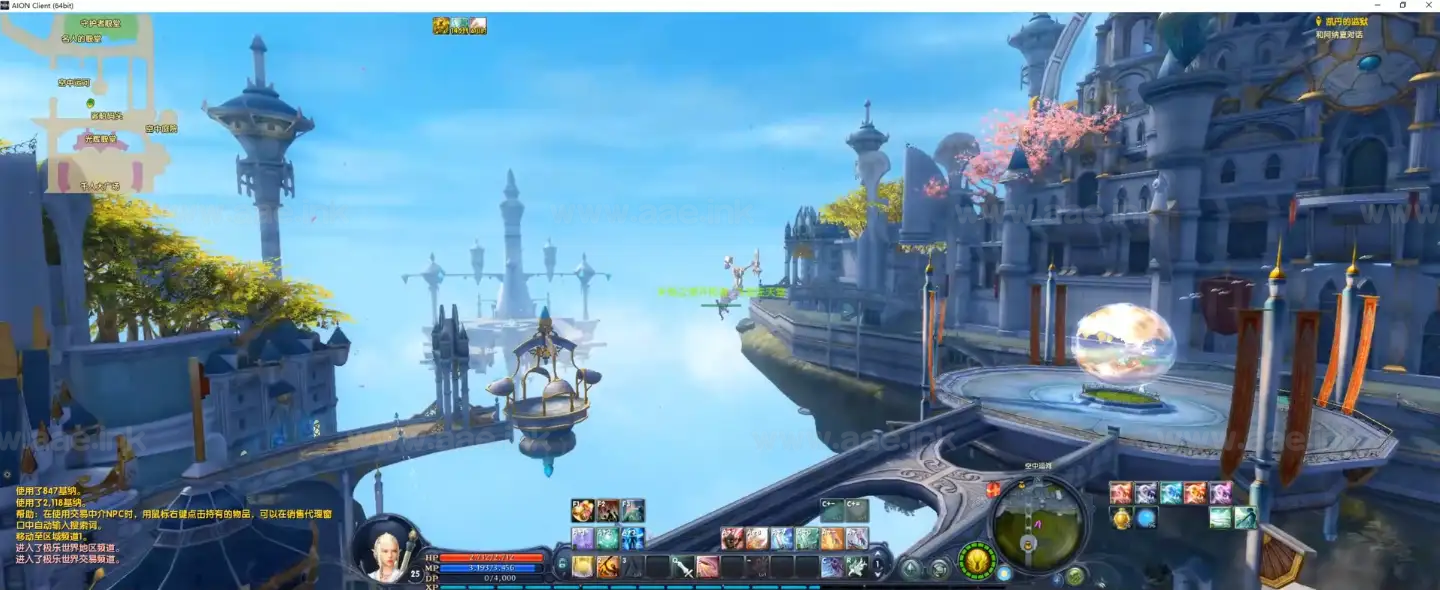Use the orange slash skill in slot 2

(607, 567)
